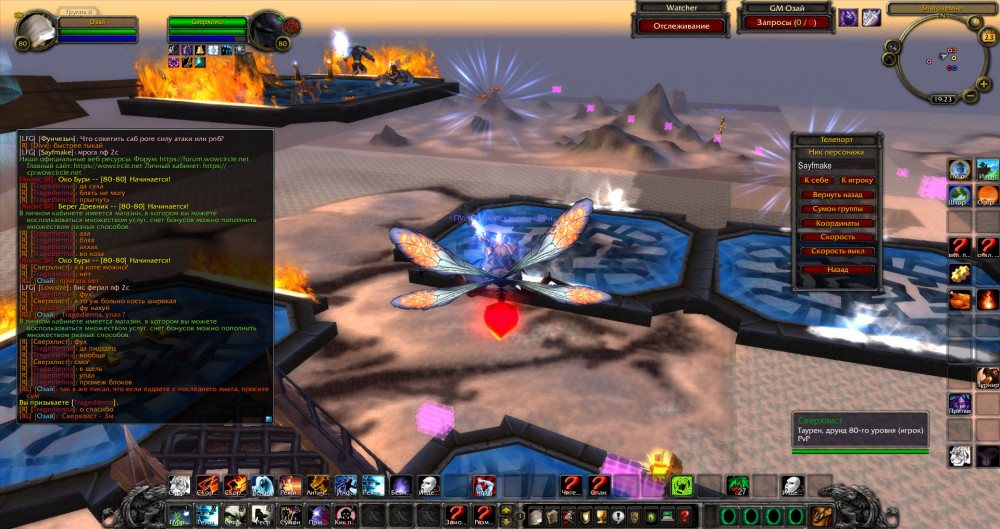Go back with the «Назад» button

tap(837, 269)
